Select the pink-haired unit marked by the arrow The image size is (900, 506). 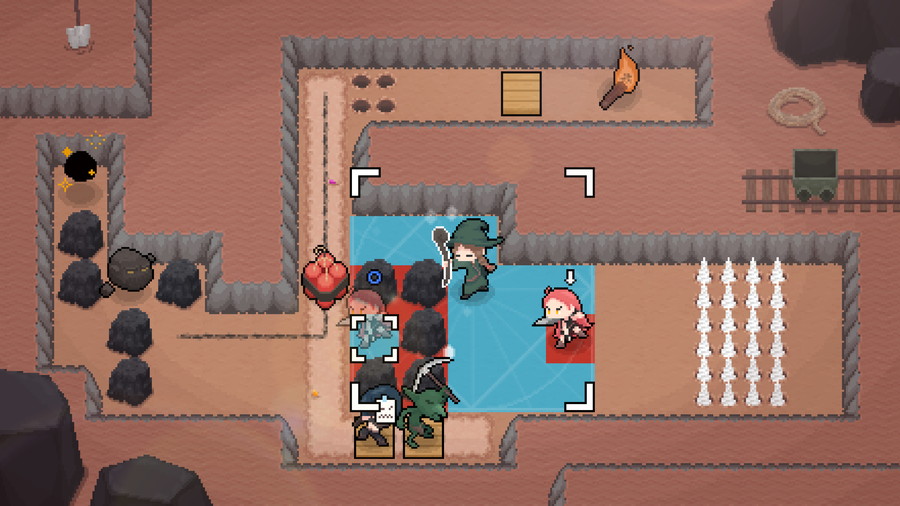tap(564, 318)
